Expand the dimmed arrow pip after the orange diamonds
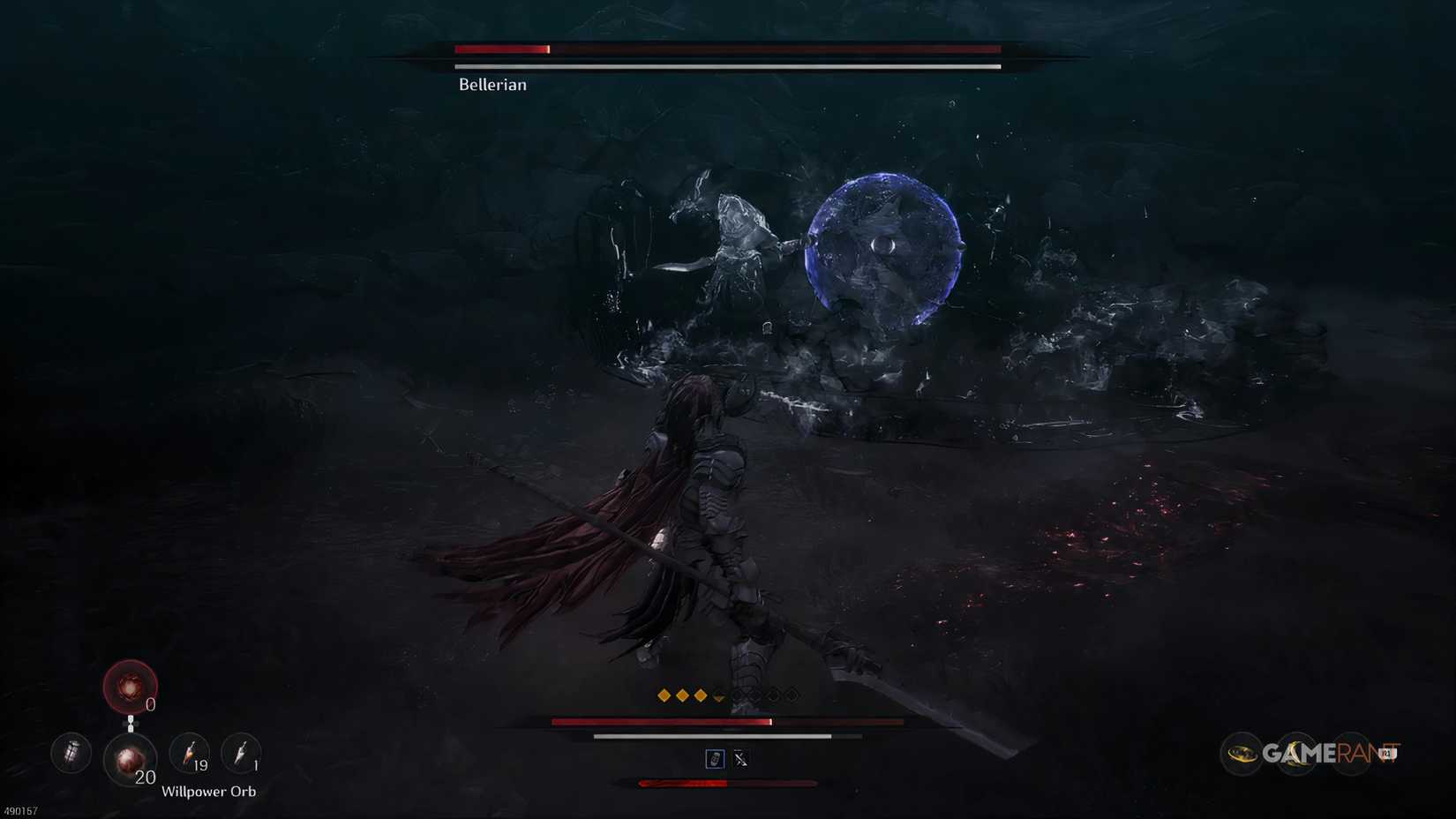Screen dimensions: 1456x819 point(717,696)
